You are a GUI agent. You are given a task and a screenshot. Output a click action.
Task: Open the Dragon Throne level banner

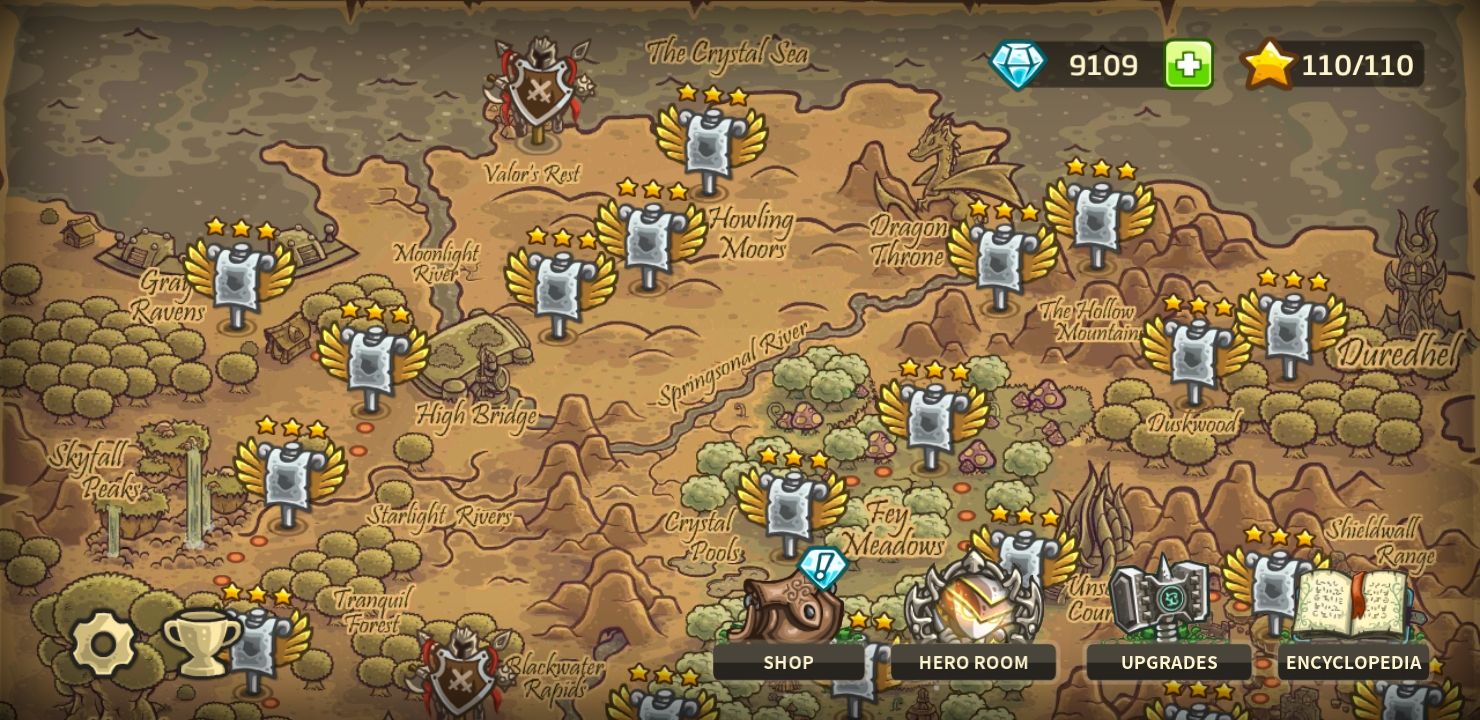click(x=1000, y=260)
